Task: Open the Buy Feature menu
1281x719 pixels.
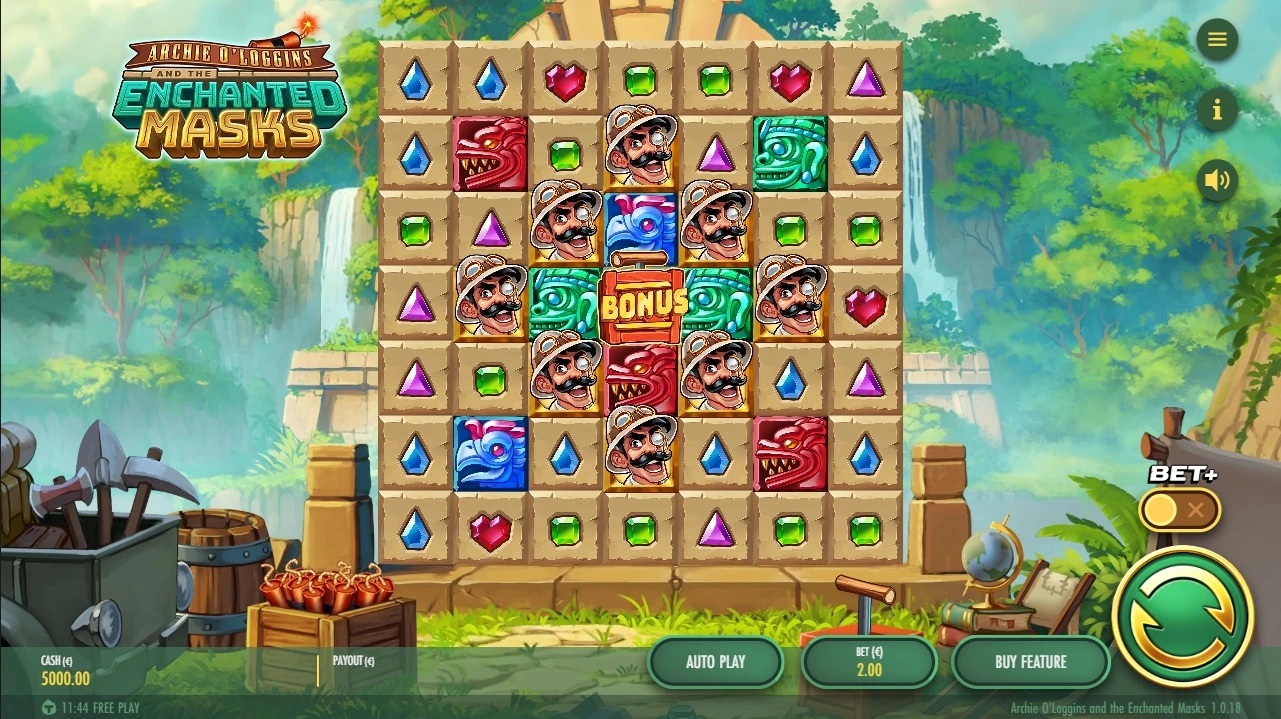Action: (1030, 662)
